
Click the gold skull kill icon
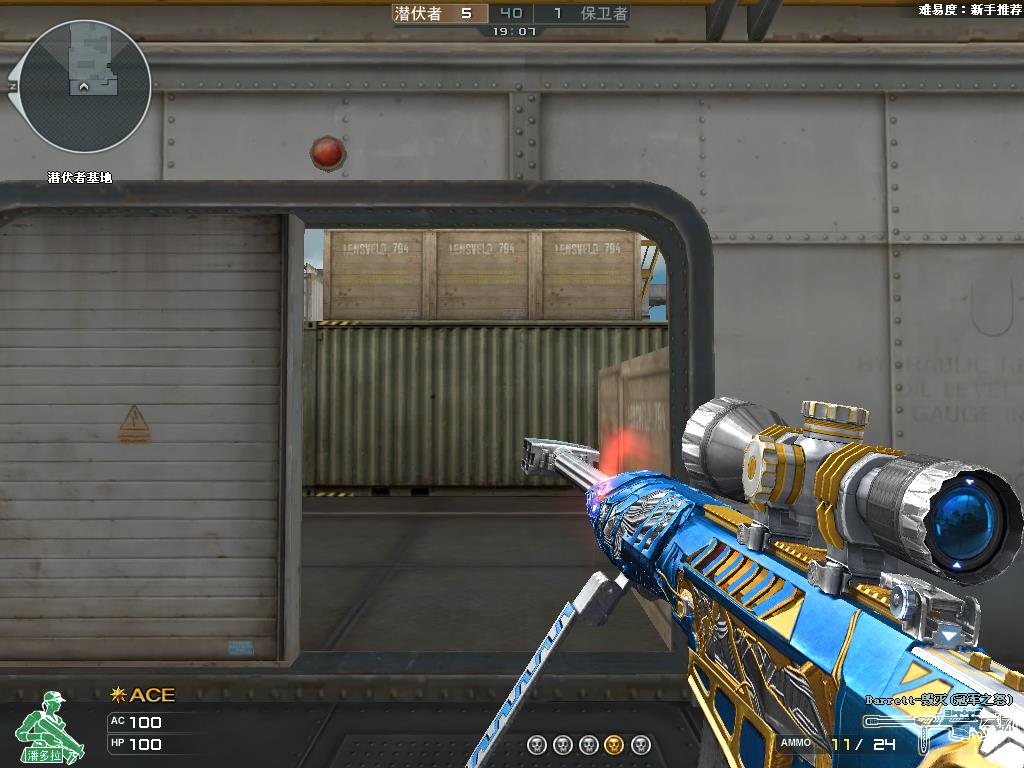click(x=615, y=744)
